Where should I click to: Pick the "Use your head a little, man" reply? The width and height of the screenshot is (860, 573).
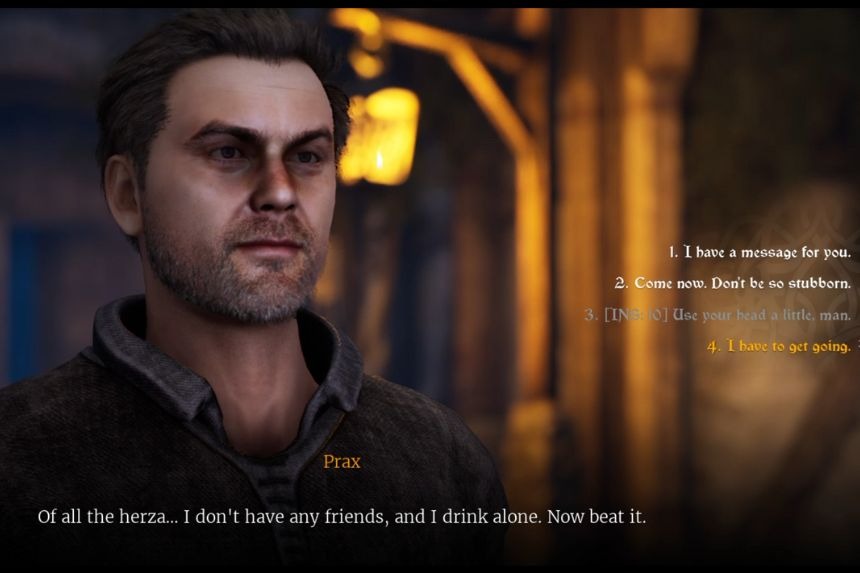point(718,315)
